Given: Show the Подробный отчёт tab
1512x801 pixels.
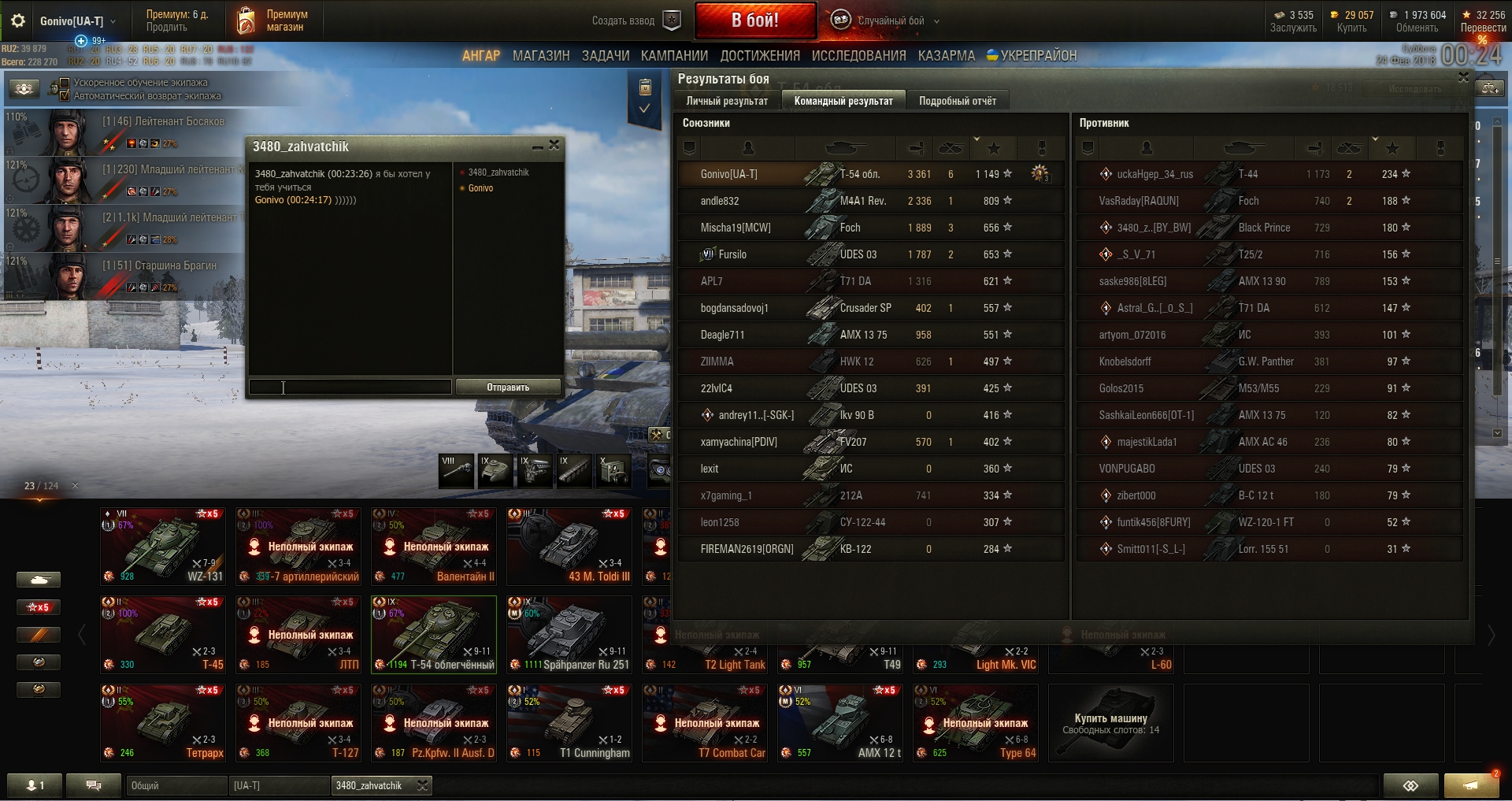Looking at the screenshot, I should (x=957, y=101).
